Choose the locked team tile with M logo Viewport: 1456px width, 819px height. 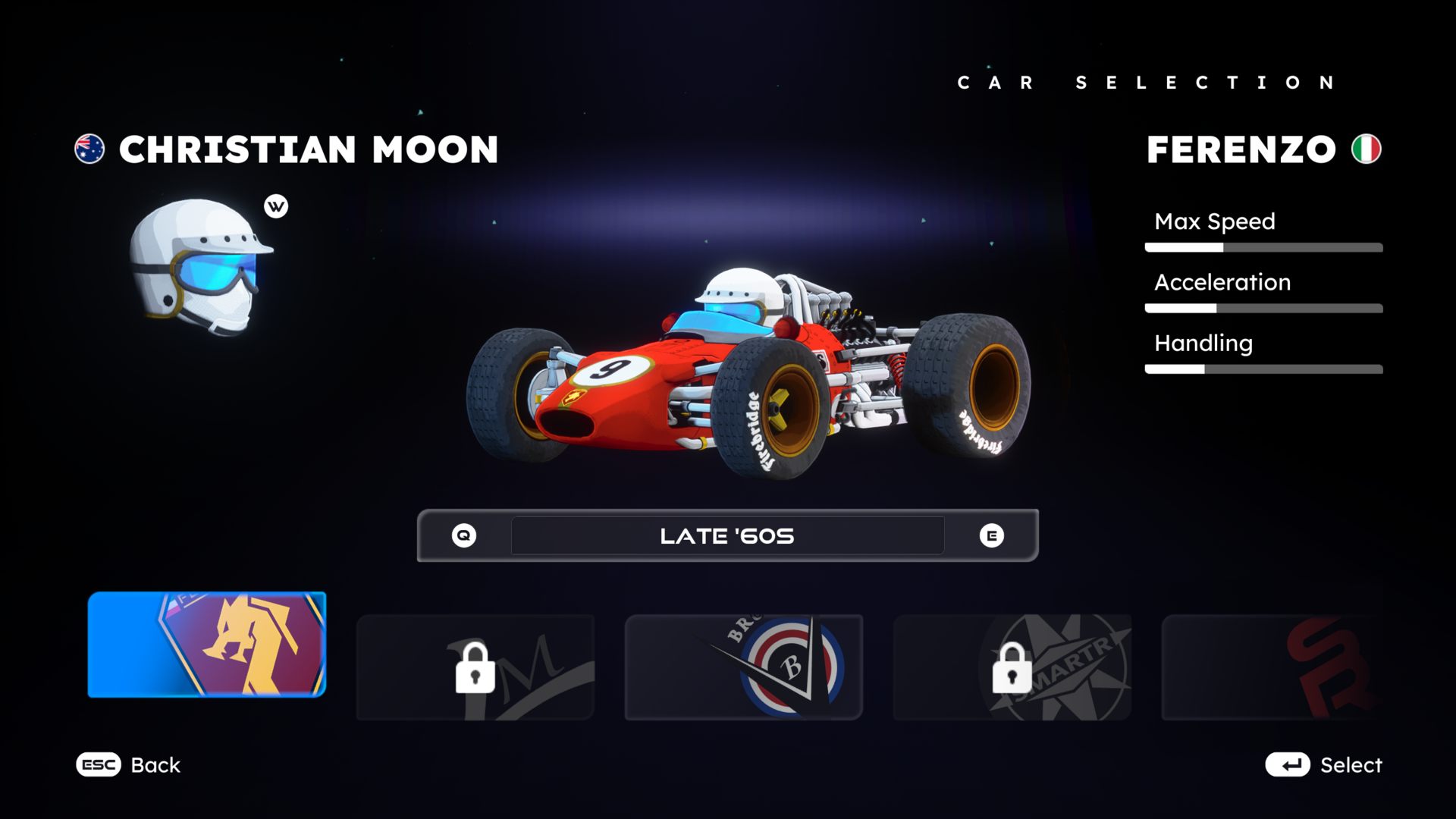pos(475,667)
